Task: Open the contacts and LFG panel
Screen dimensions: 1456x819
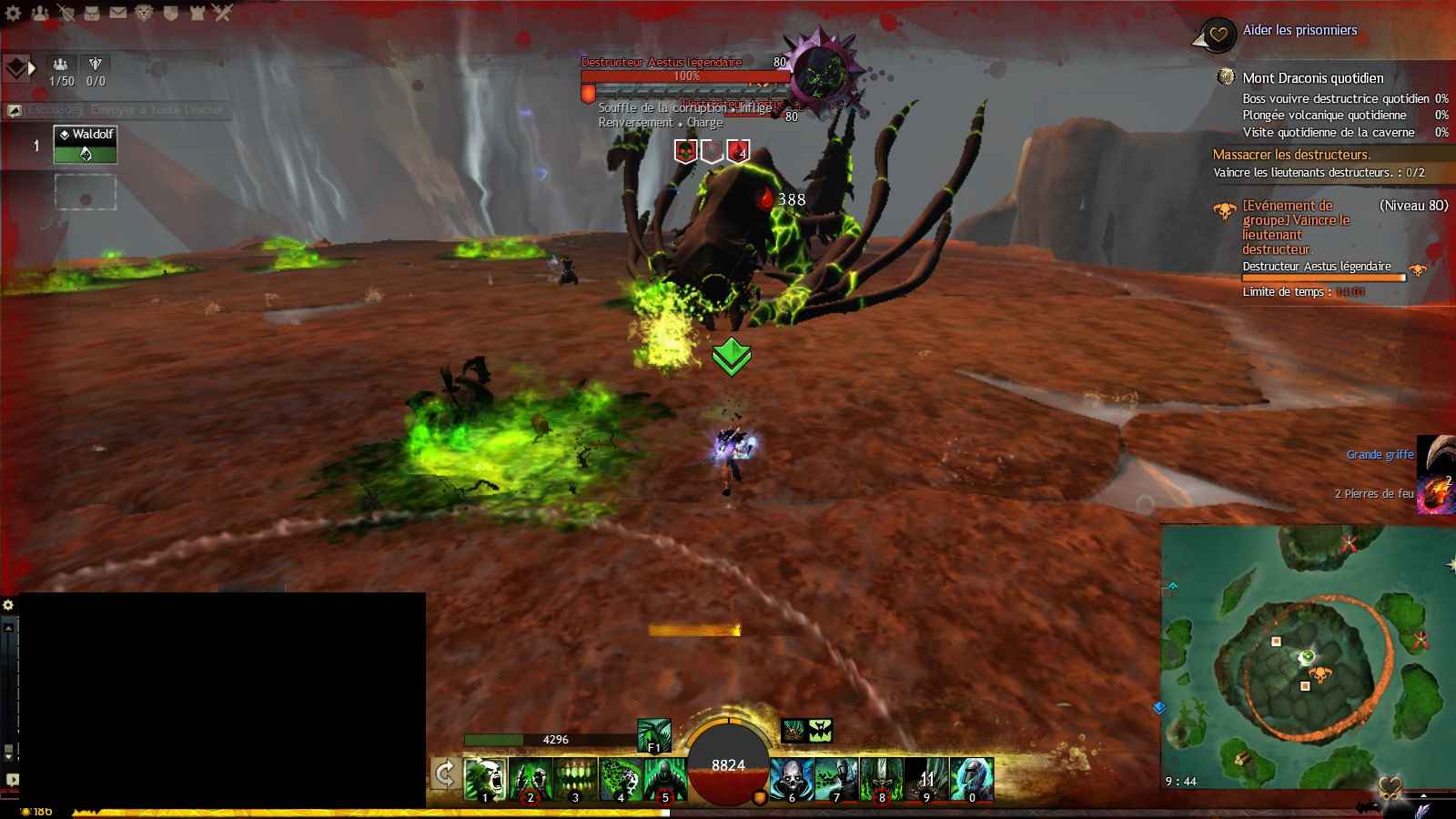Action: click(40, 13)
